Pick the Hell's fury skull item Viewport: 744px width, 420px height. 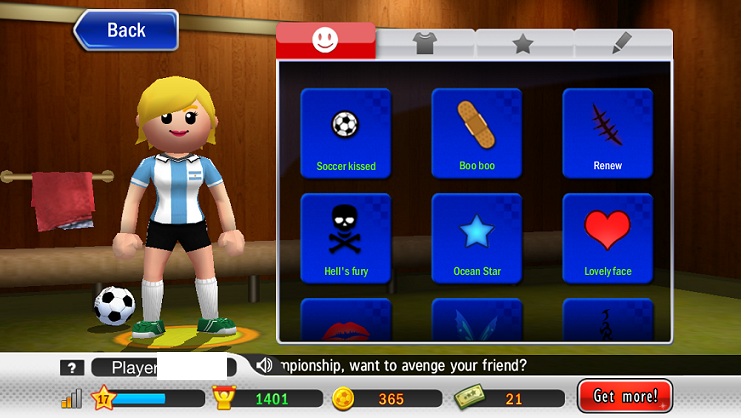[x=345, y=238]
